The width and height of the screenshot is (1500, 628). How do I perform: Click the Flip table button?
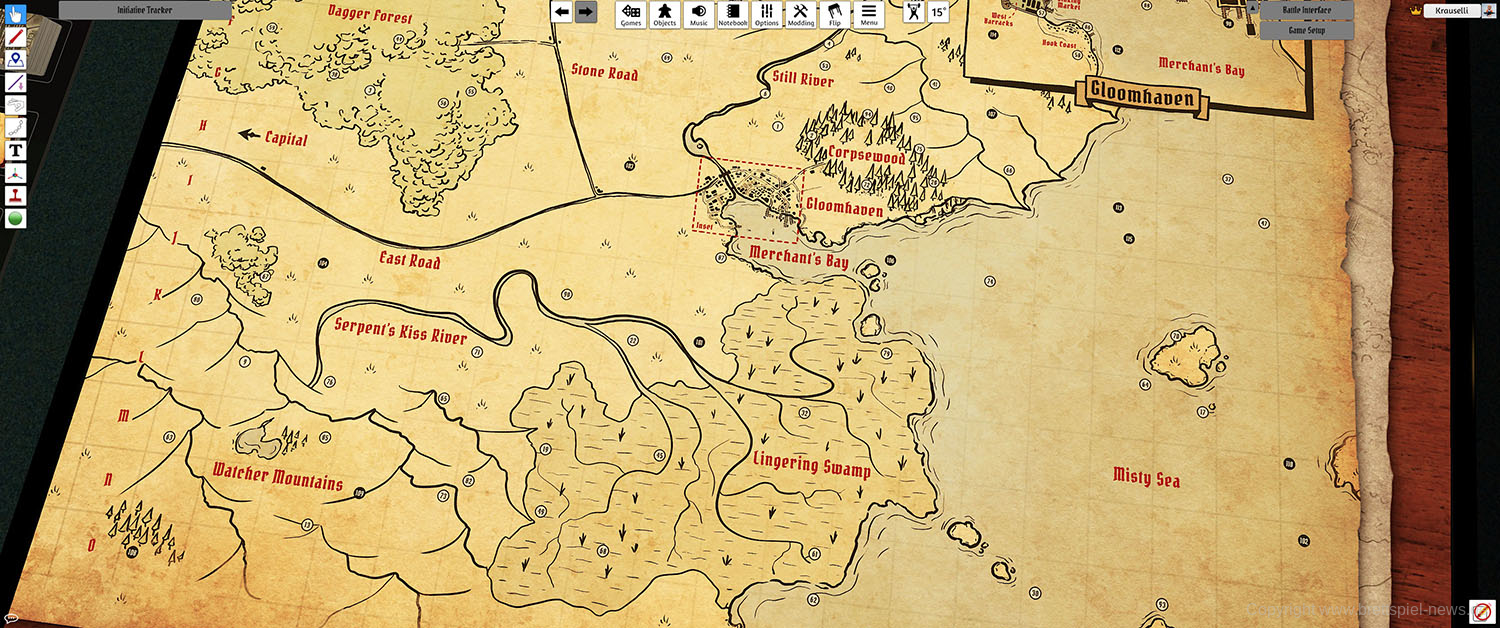(834, 14)
